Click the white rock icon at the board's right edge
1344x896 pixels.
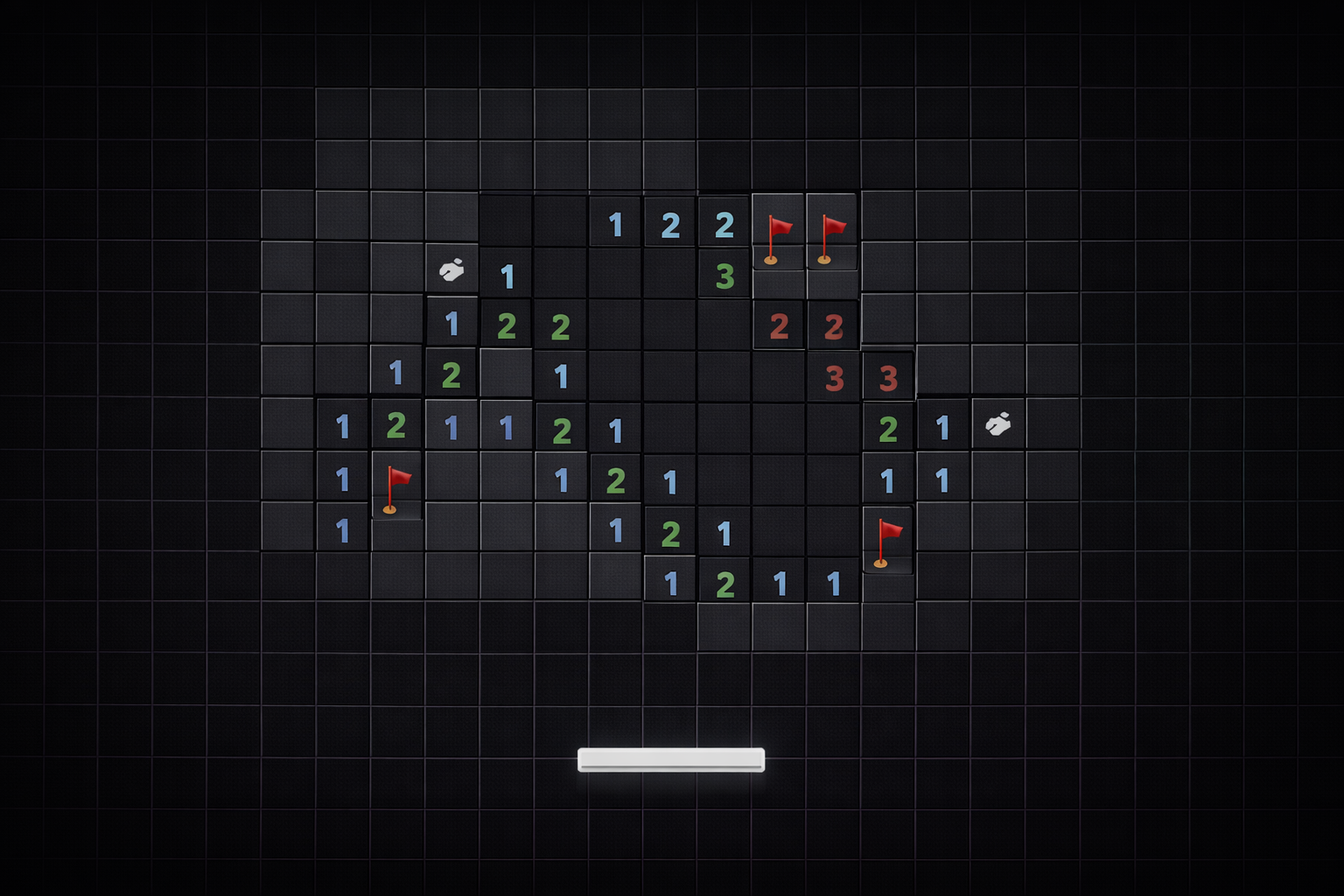point(998,426)
